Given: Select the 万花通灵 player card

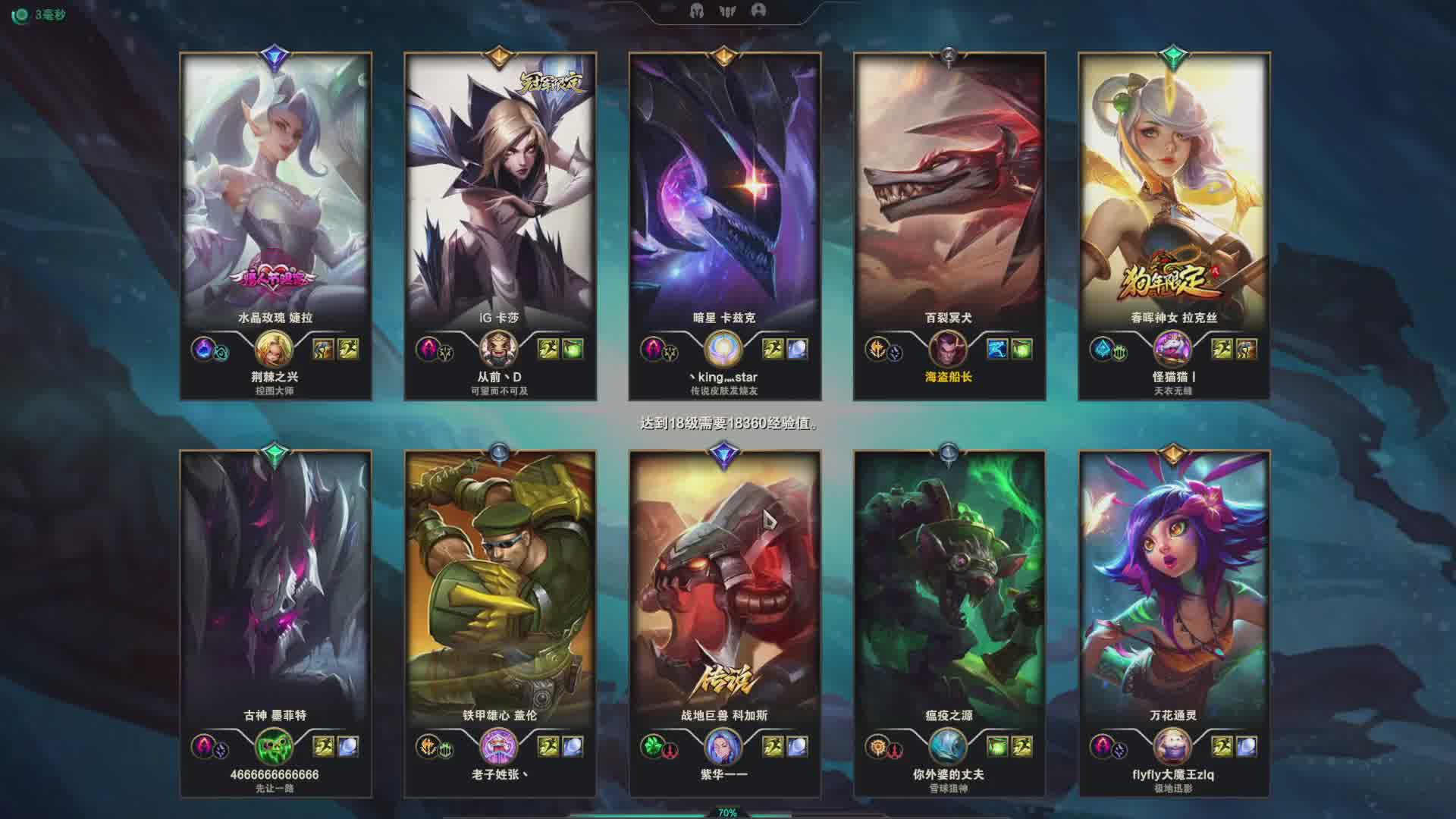Looking at the screenshot, I should pos(1173,584).
